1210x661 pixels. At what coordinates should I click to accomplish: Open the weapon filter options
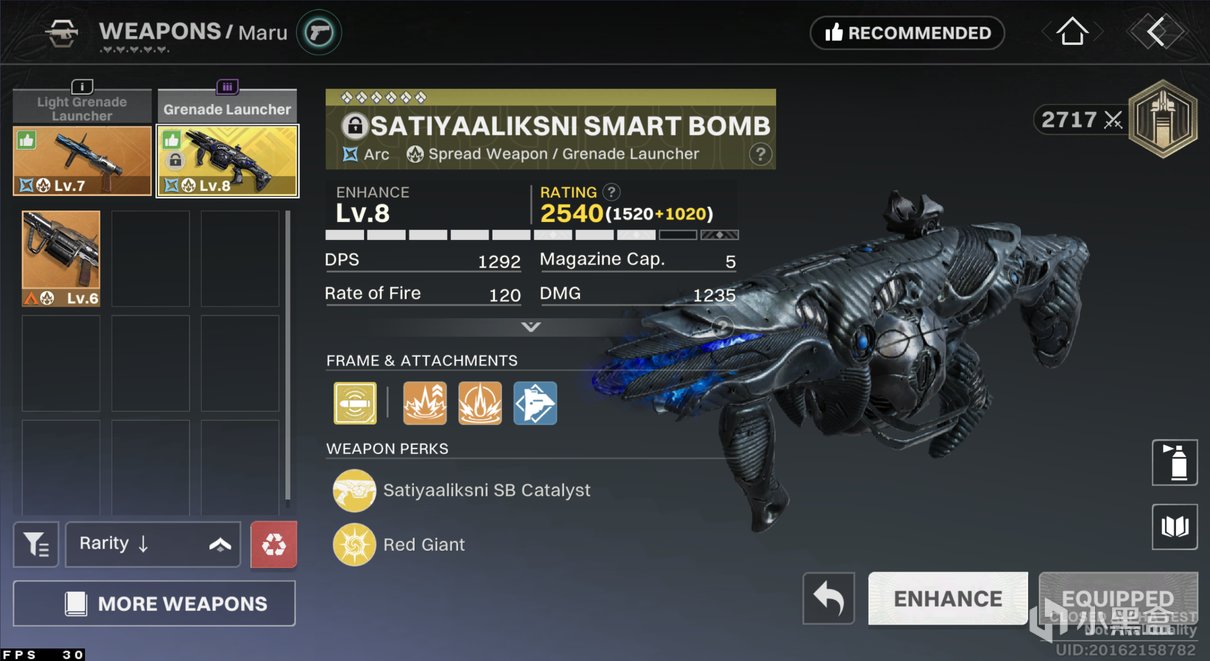tap(36, 545)
